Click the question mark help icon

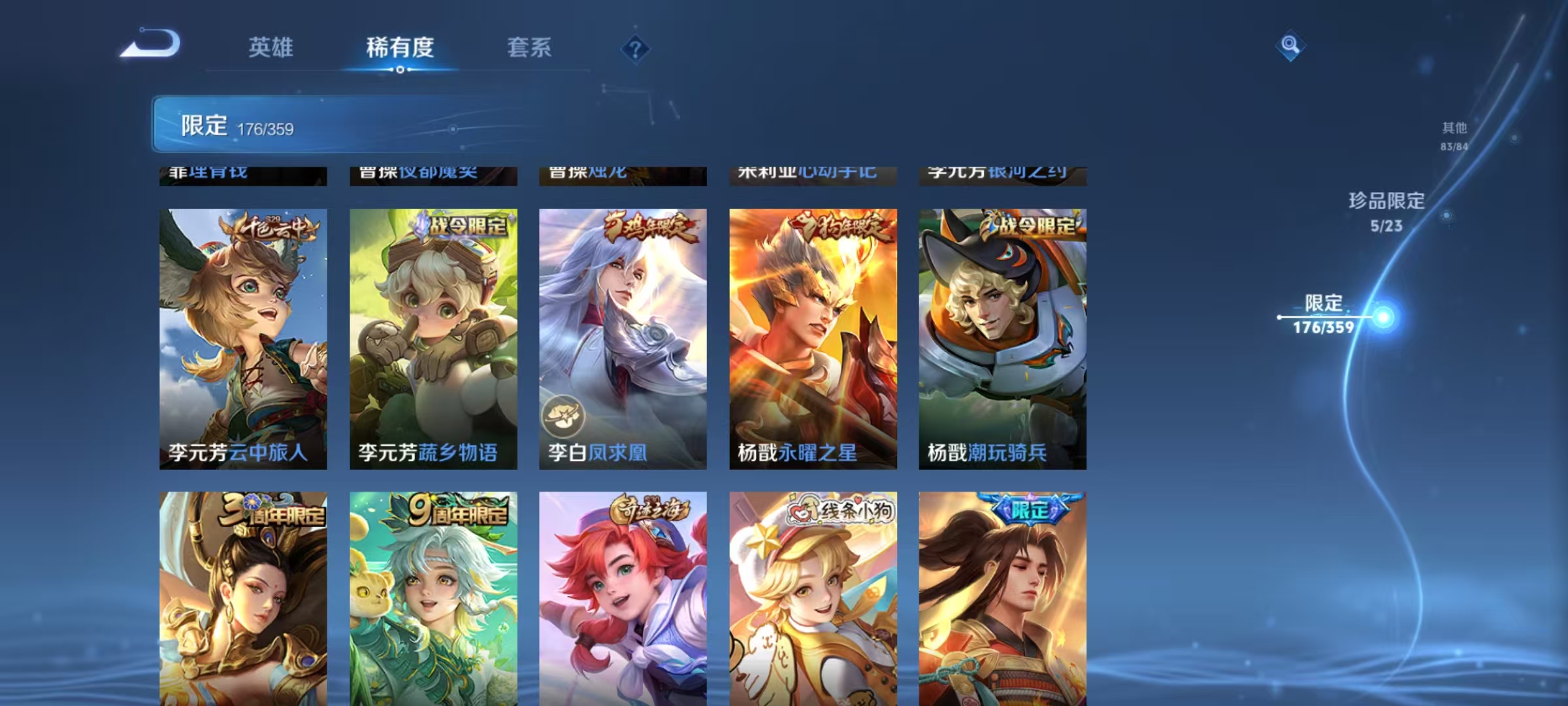click(x=636, y=49)
